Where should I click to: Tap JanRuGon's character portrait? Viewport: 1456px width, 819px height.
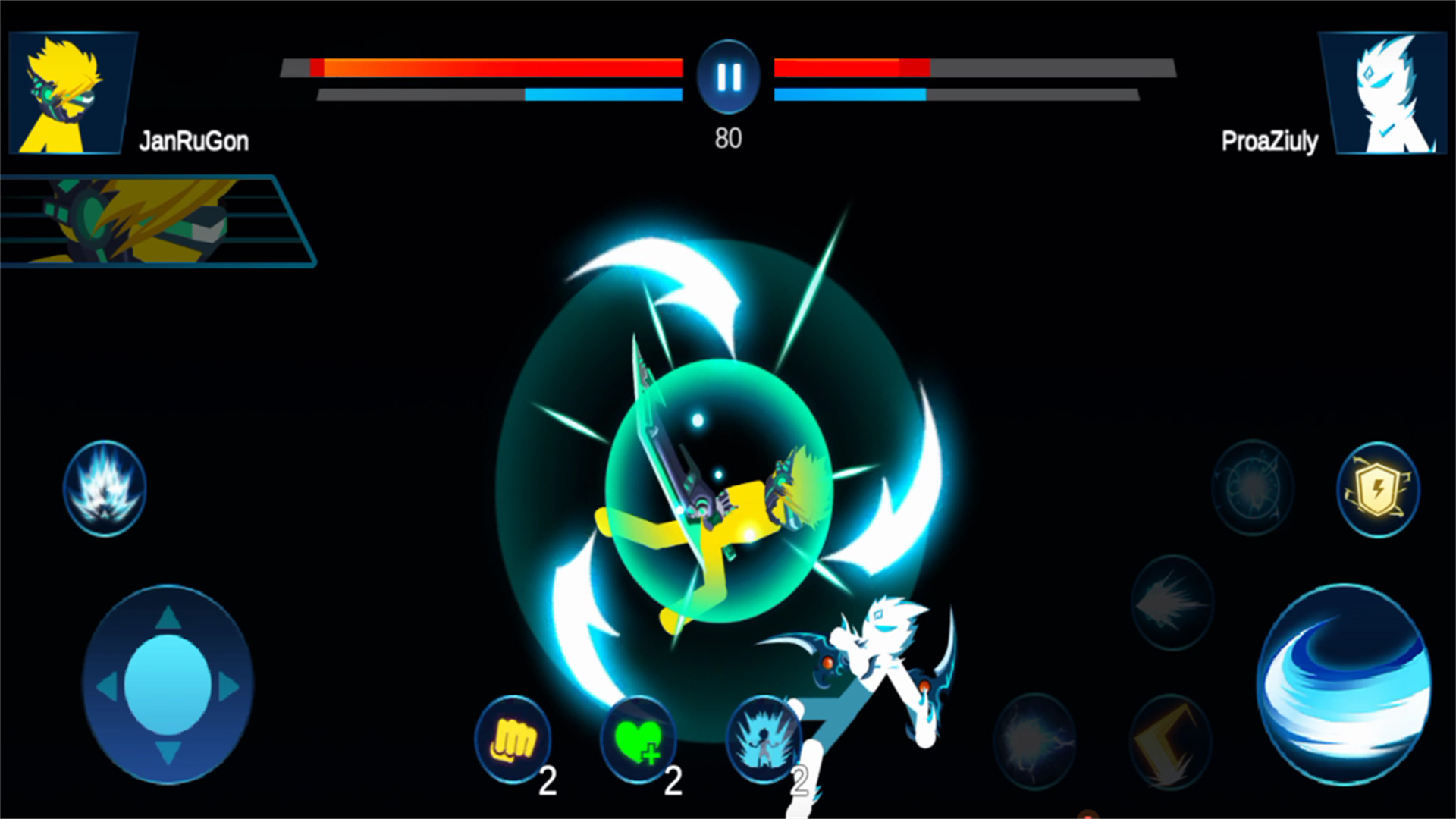[x=72, y=93]
